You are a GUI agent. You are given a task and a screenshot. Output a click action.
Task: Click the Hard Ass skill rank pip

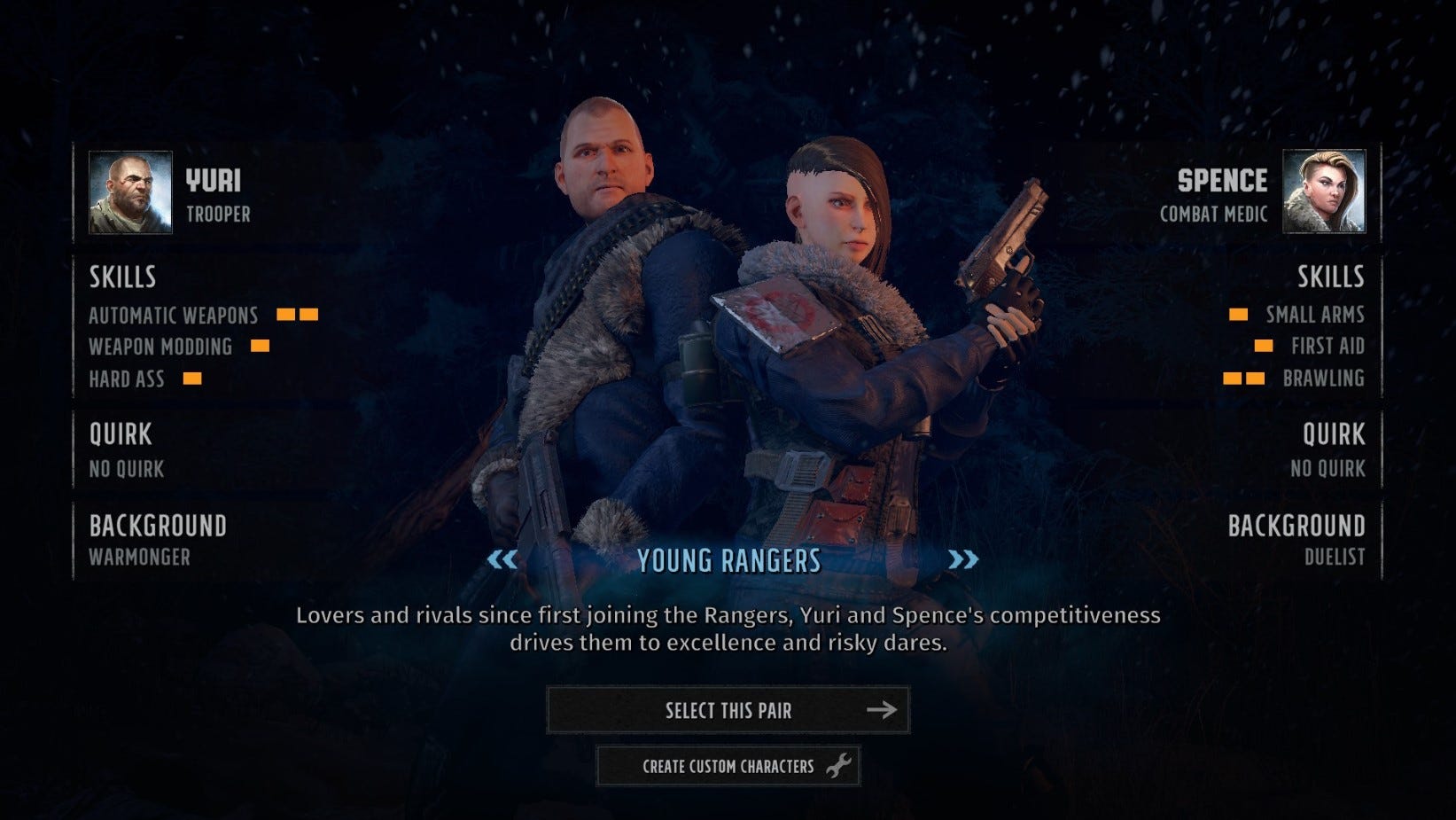coord(191,379)
